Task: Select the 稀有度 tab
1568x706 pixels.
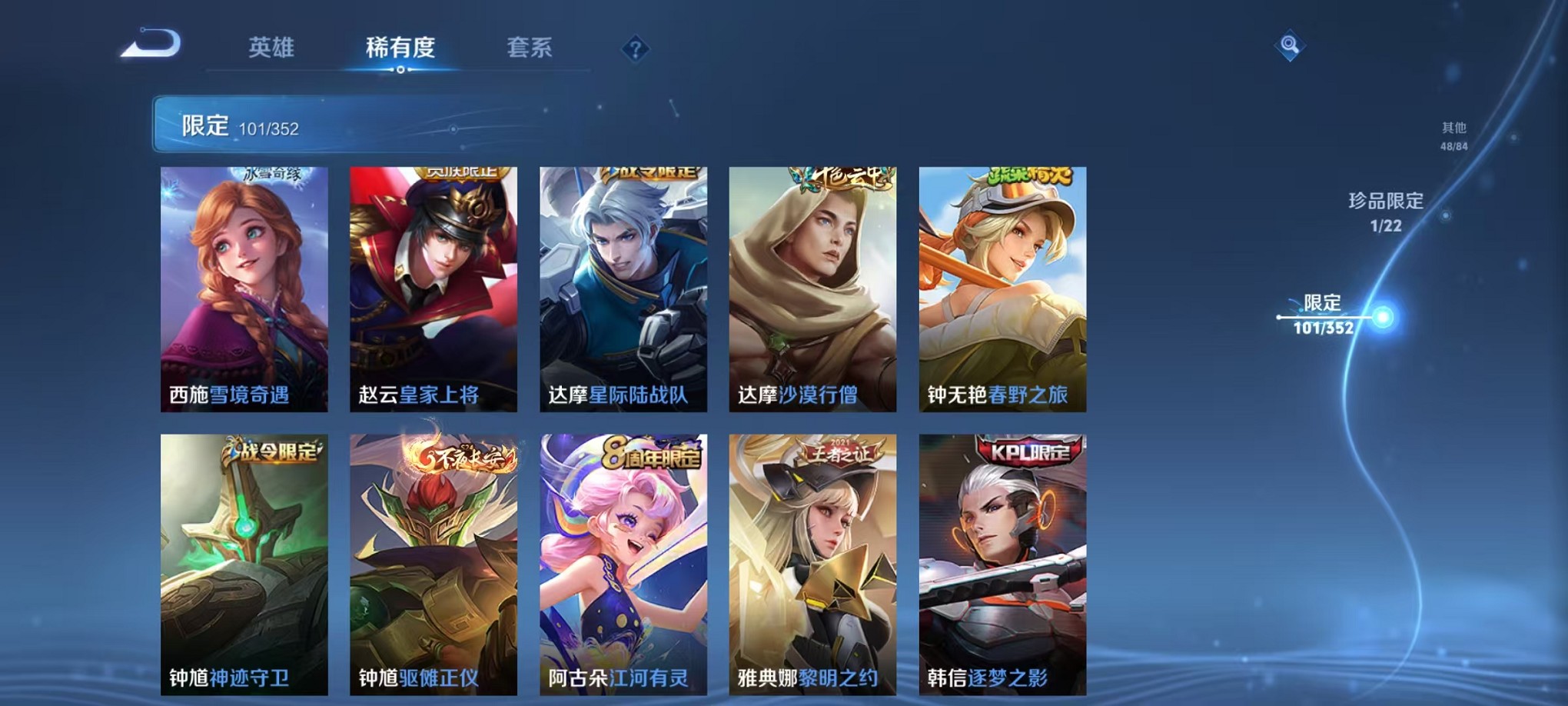Action: point(399,48)
